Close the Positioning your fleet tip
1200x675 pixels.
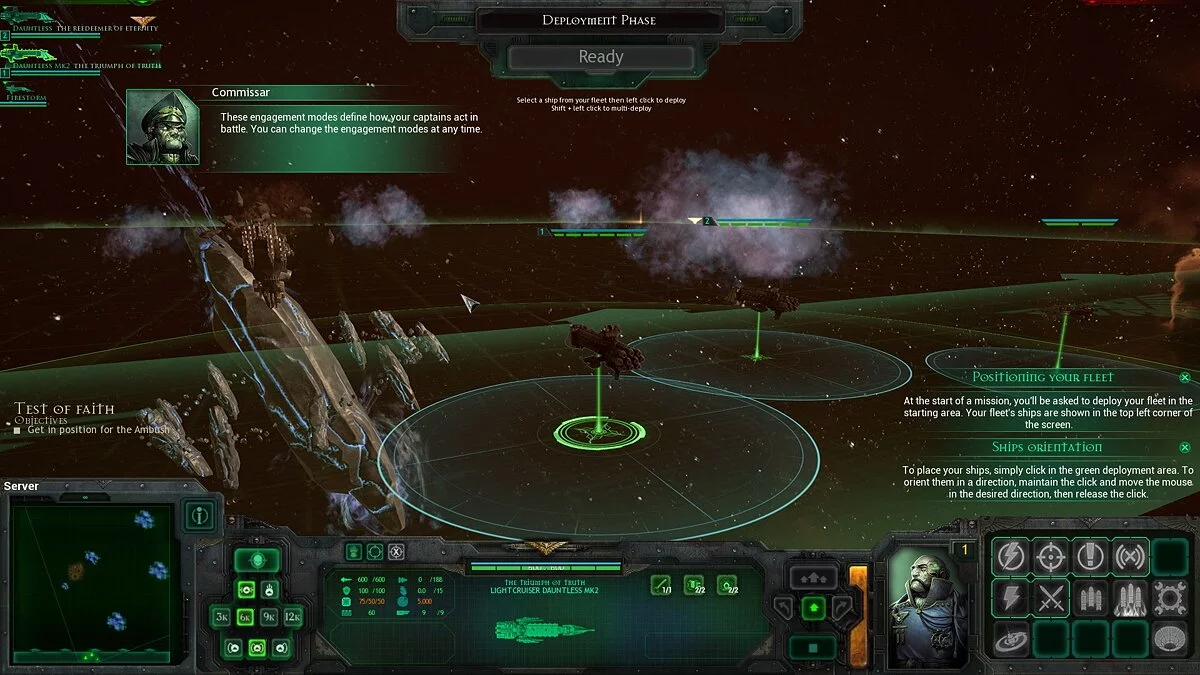tap(1184, 377)
